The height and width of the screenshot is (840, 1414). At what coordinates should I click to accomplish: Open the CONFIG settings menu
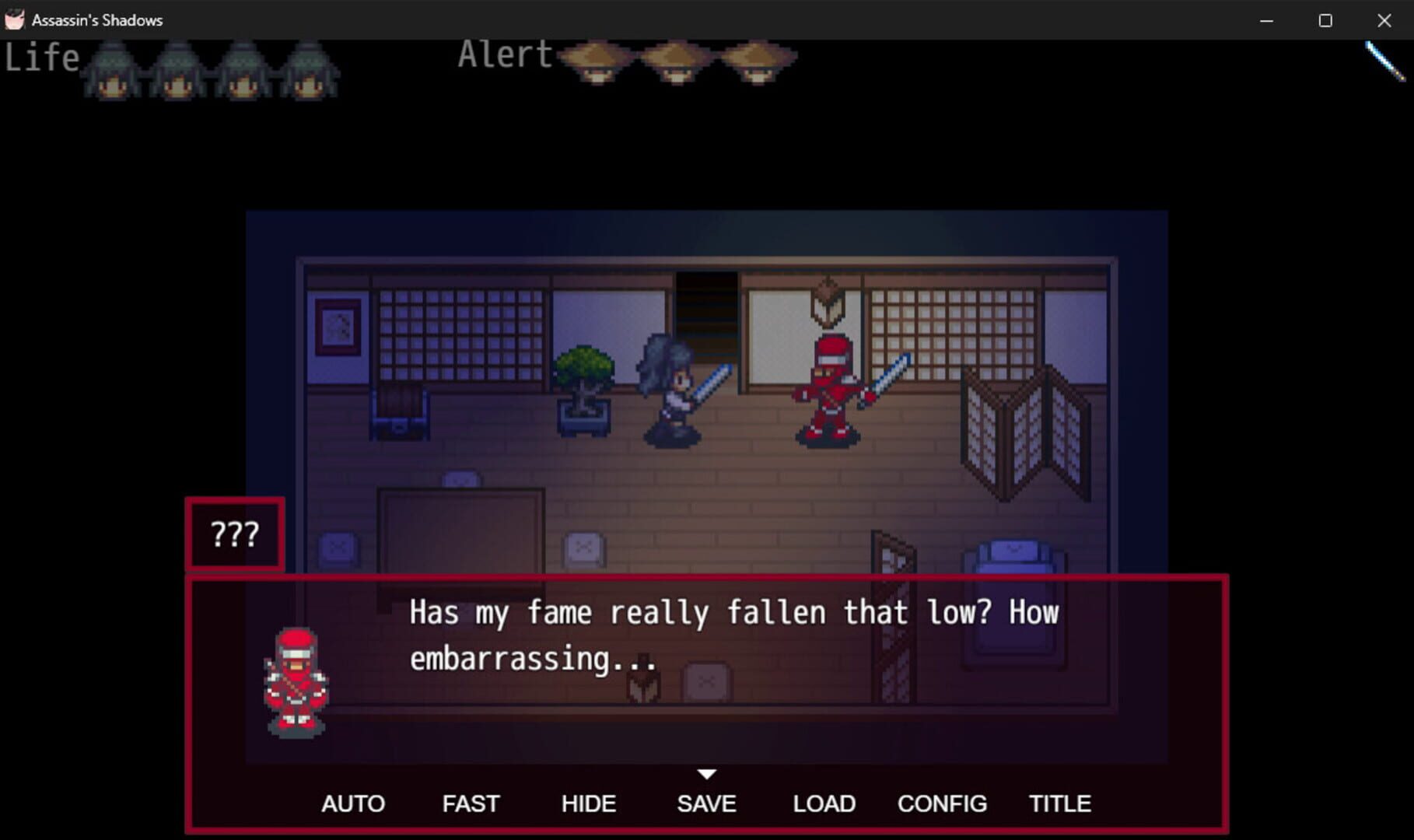pos(942,803)
